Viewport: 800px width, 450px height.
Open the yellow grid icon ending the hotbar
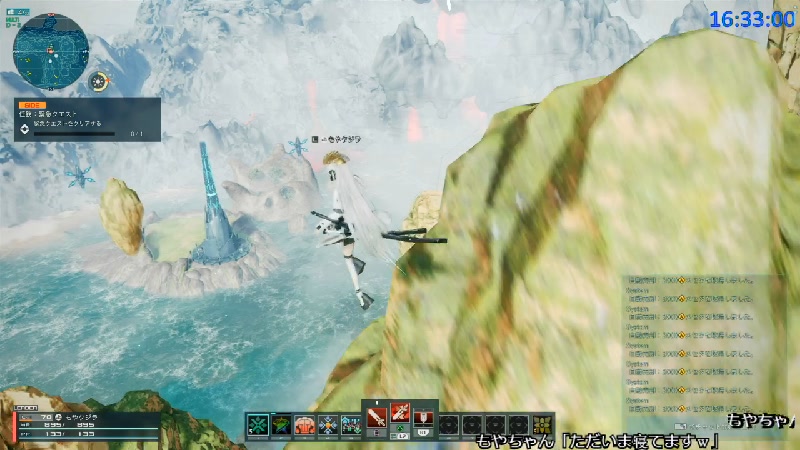[543, 424]
